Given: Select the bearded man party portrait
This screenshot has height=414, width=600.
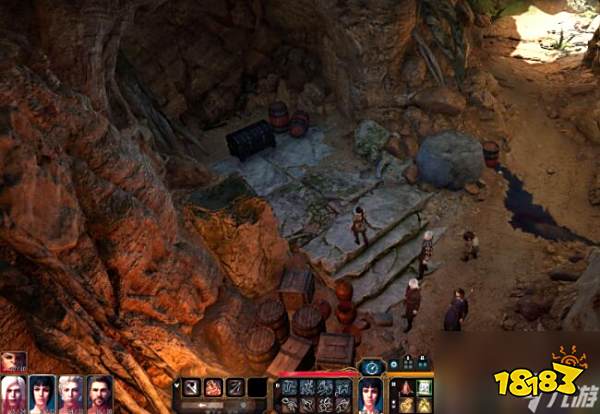Looking at the screenshot, I should click(x=99, y=394).
